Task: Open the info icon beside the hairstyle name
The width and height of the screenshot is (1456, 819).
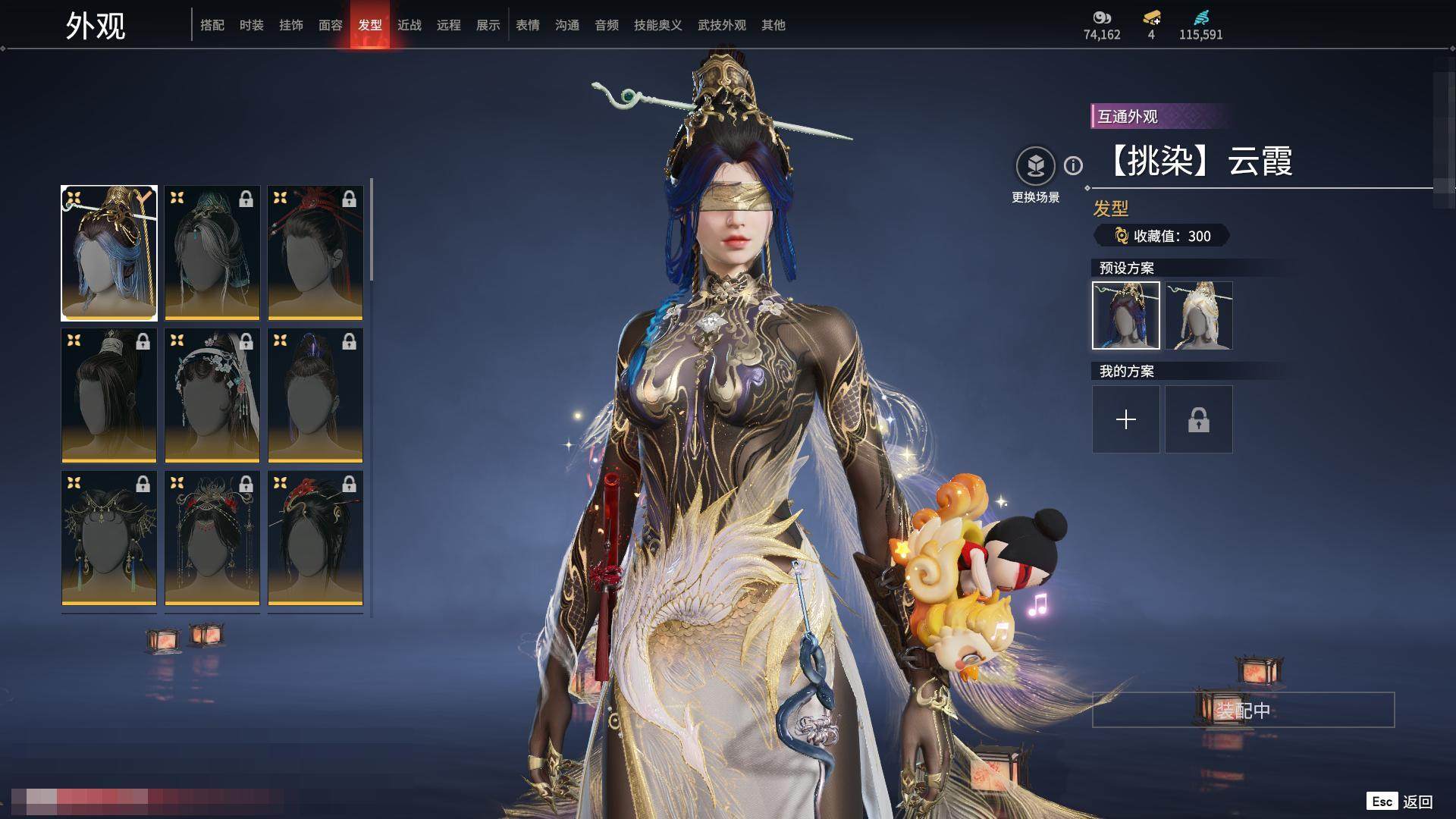Action: (1073, 165)
